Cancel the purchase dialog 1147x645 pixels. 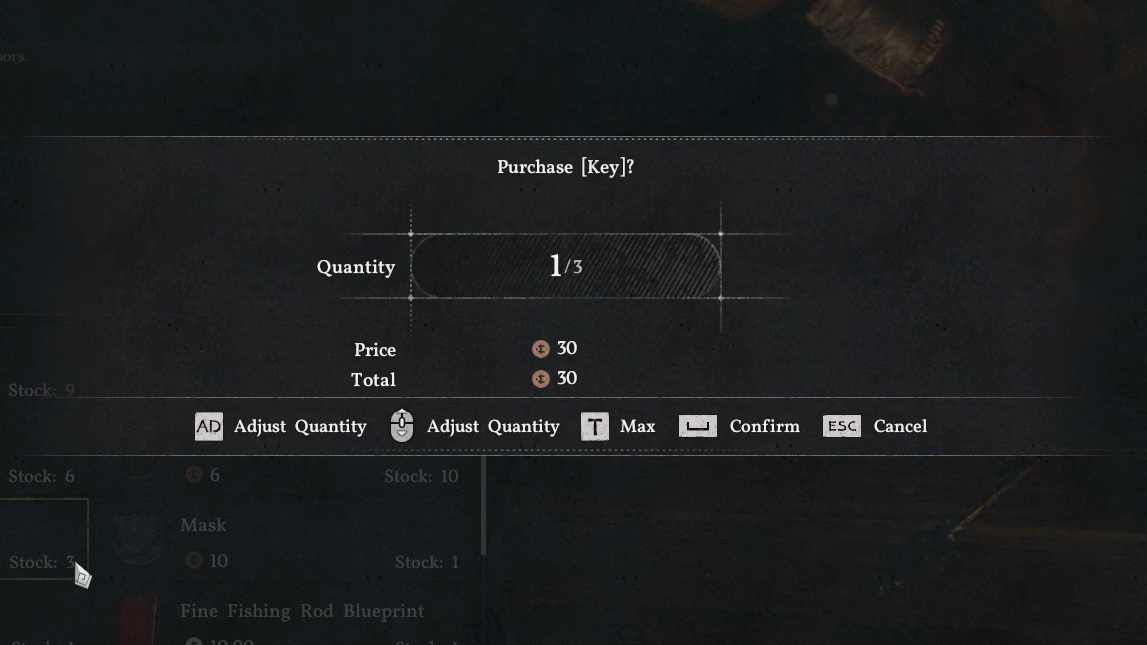[876, 426]
